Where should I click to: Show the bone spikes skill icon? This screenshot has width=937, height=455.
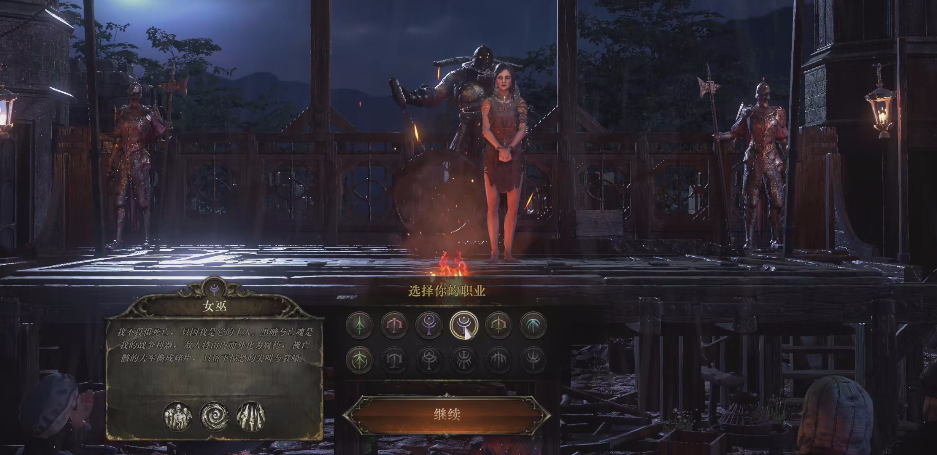[250, 416]
